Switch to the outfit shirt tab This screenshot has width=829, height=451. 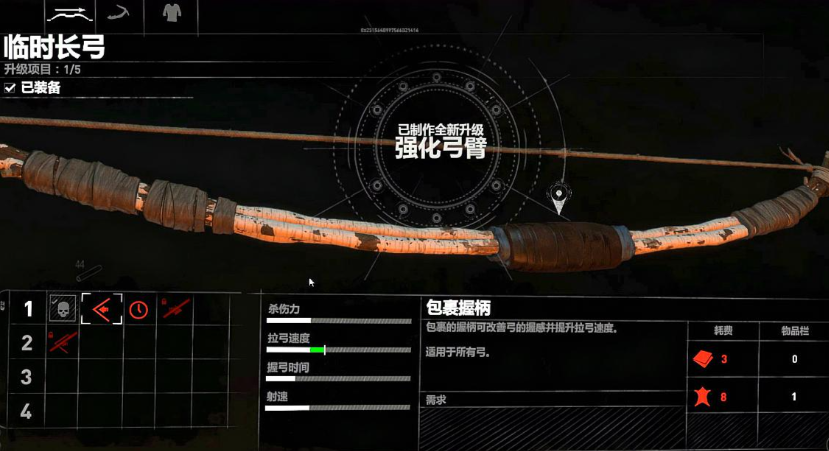tap(171, 14)
